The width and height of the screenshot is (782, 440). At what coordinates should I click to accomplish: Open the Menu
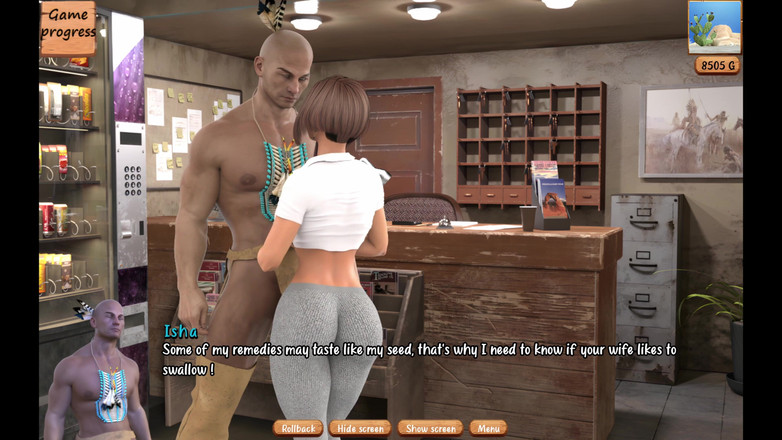pyautogui.click(x=488, y=428)
